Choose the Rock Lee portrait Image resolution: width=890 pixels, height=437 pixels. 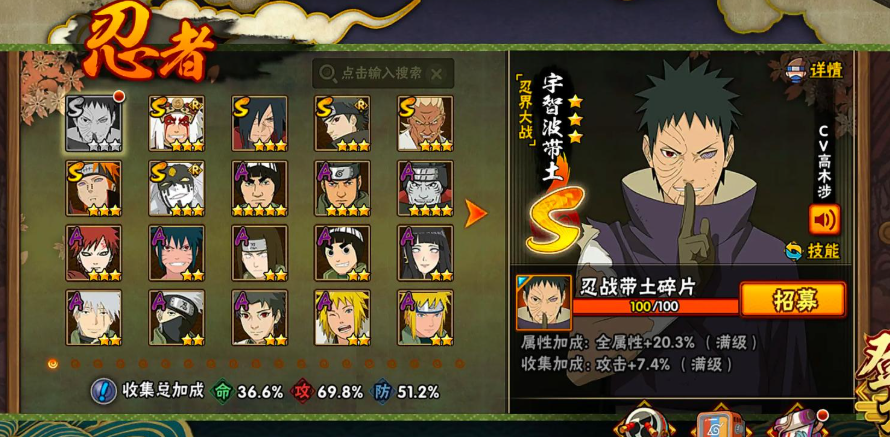[x=342, y=253]
